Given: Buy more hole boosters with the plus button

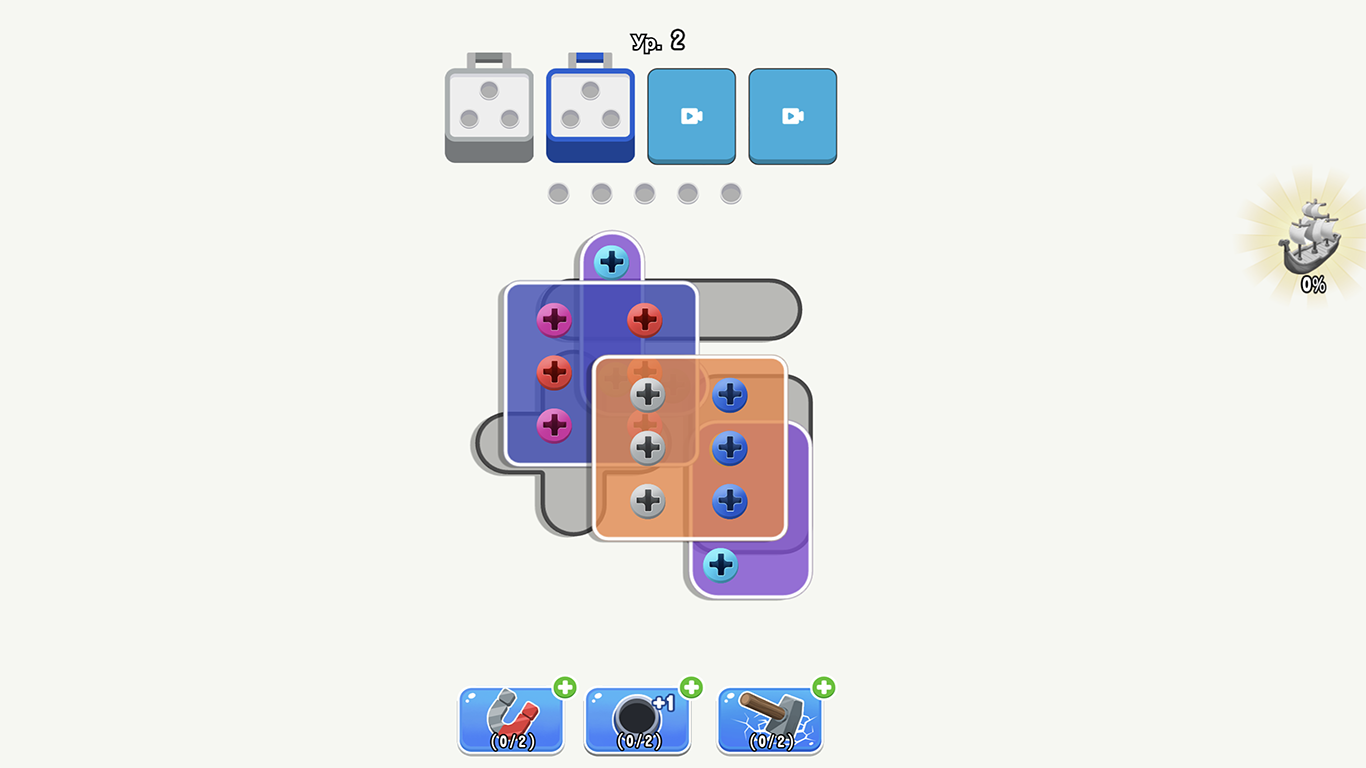Looking at the screenshot, I should click(x=690, y=689).
